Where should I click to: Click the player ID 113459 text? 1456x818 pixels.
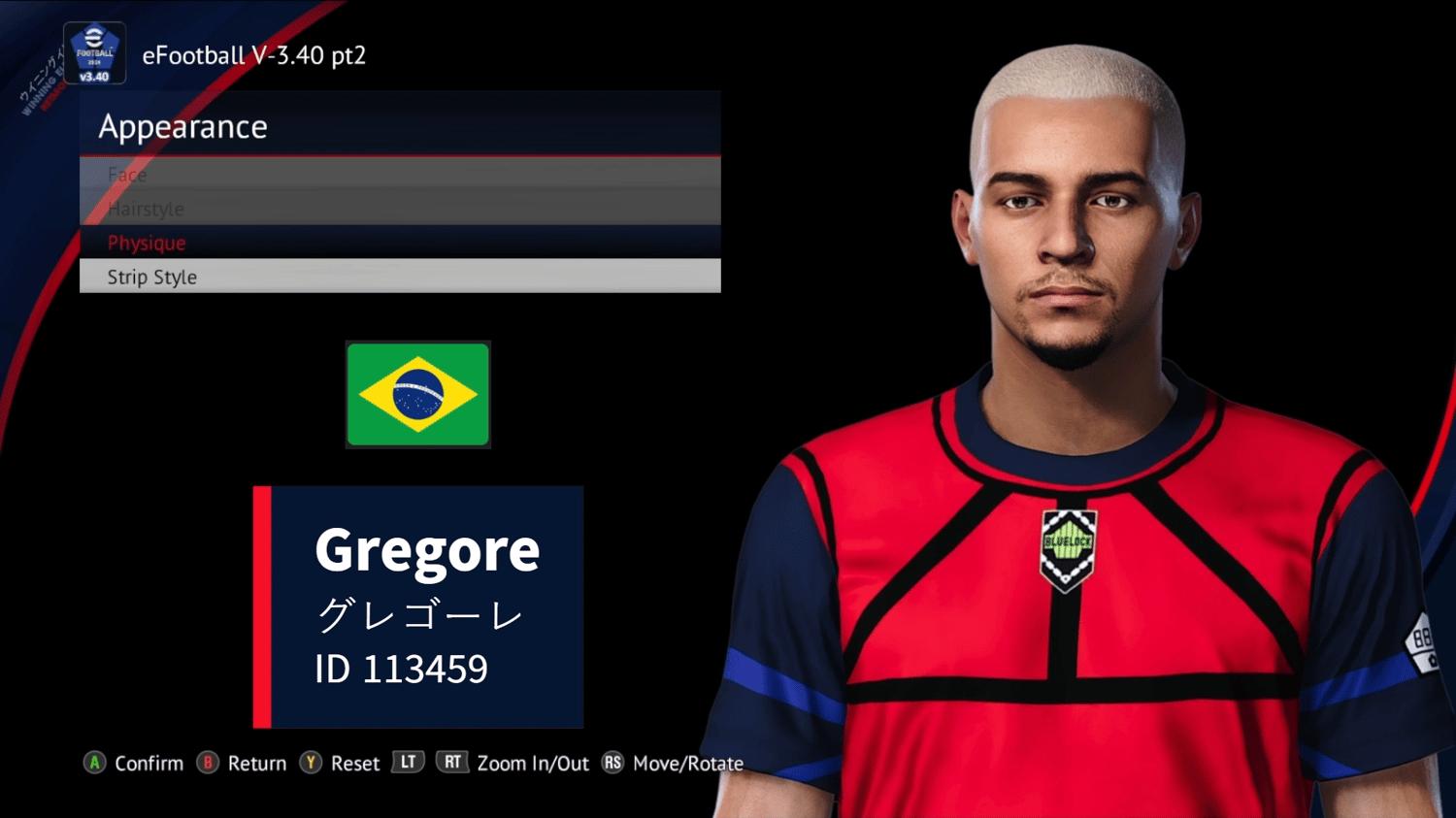[x=403, y=669]
